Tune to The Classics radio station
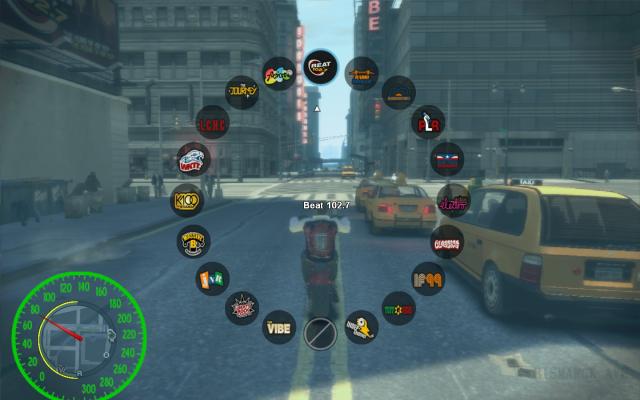Viewport: 640px width, 400px height. [447, 241]
